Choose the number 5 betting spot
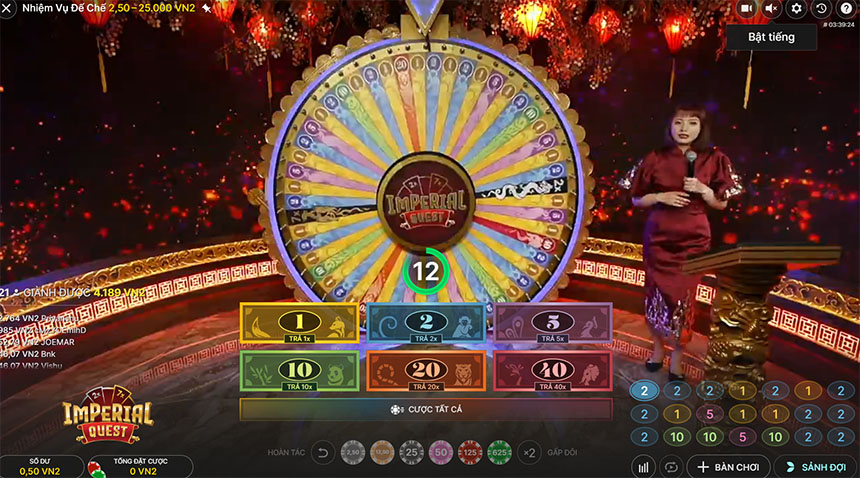Screen dimensions: 860x478 (x=553, y=323)
